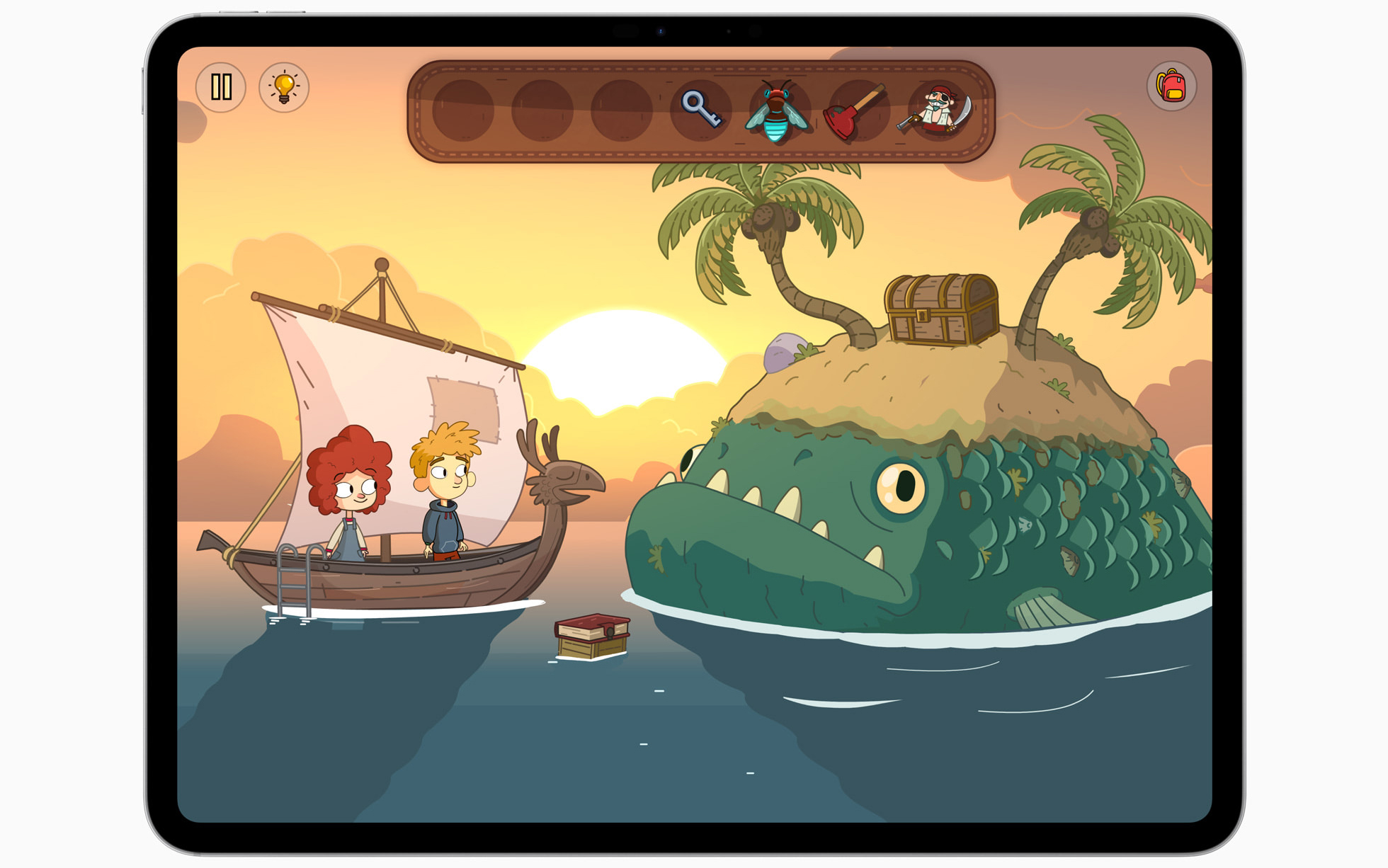Open the red backpack inventory
Viewport: 1388px width, 868px height.
pos(1172,86)
